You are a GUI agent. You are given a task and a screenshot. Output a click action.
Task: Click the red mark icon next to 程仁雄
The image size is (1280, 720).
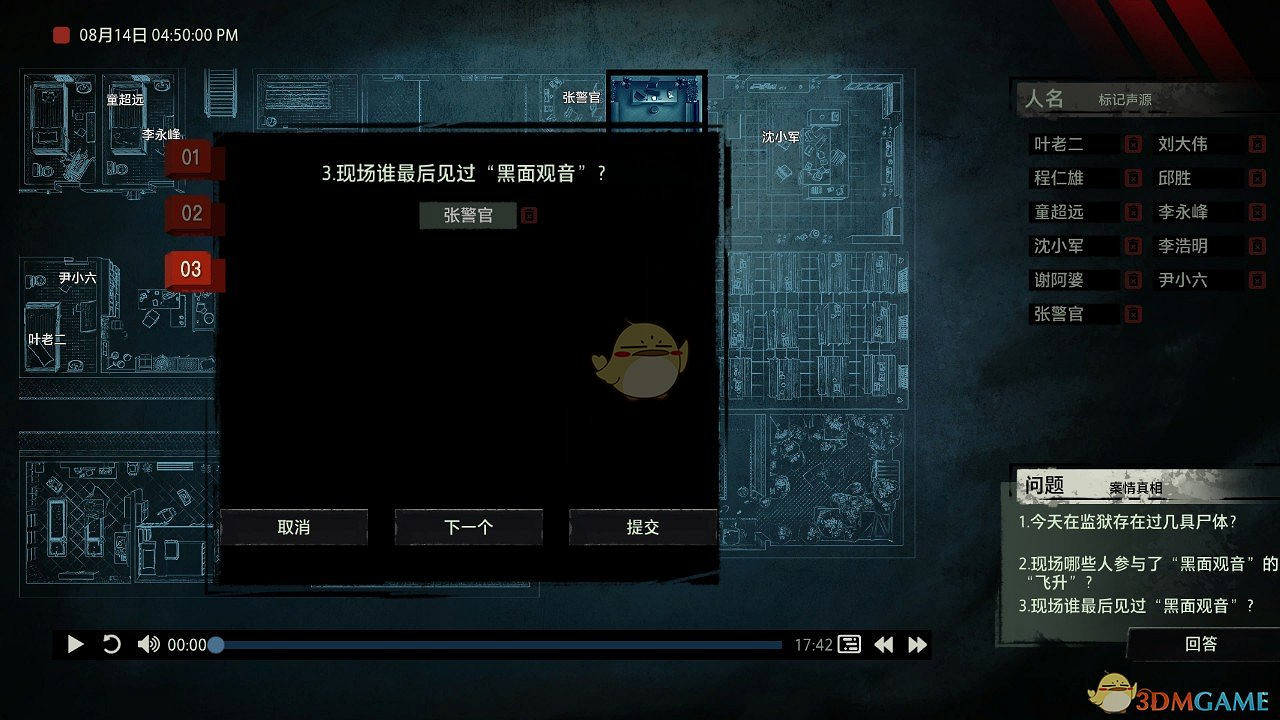[1133, 177]
